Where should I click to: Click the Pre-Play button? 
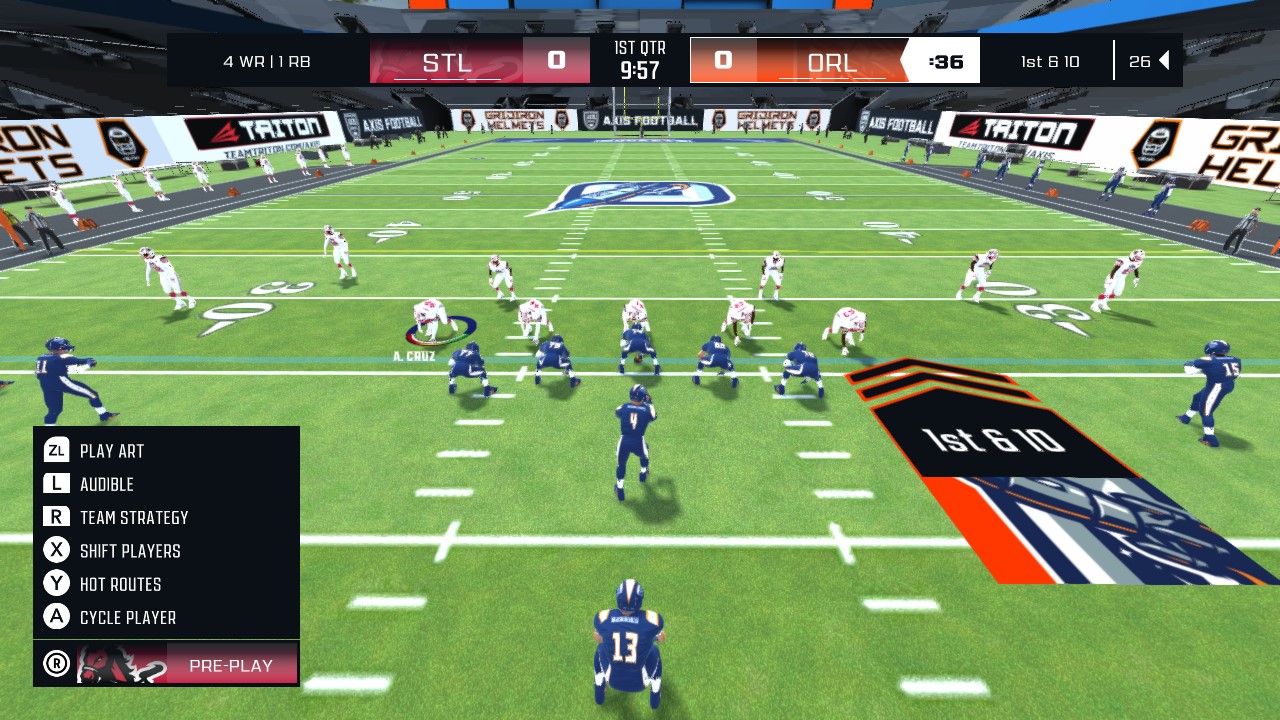click(x=231, y=664)
